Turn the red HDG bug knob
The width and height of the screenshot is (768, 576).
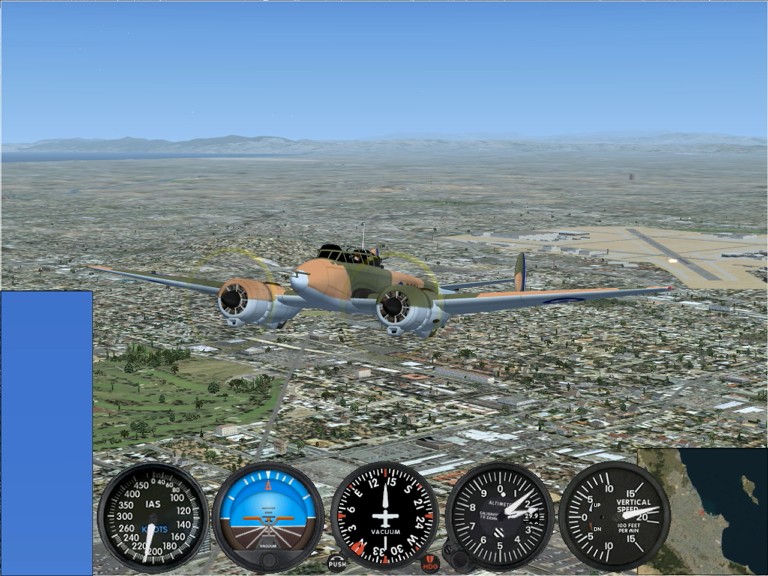point(430,563)
